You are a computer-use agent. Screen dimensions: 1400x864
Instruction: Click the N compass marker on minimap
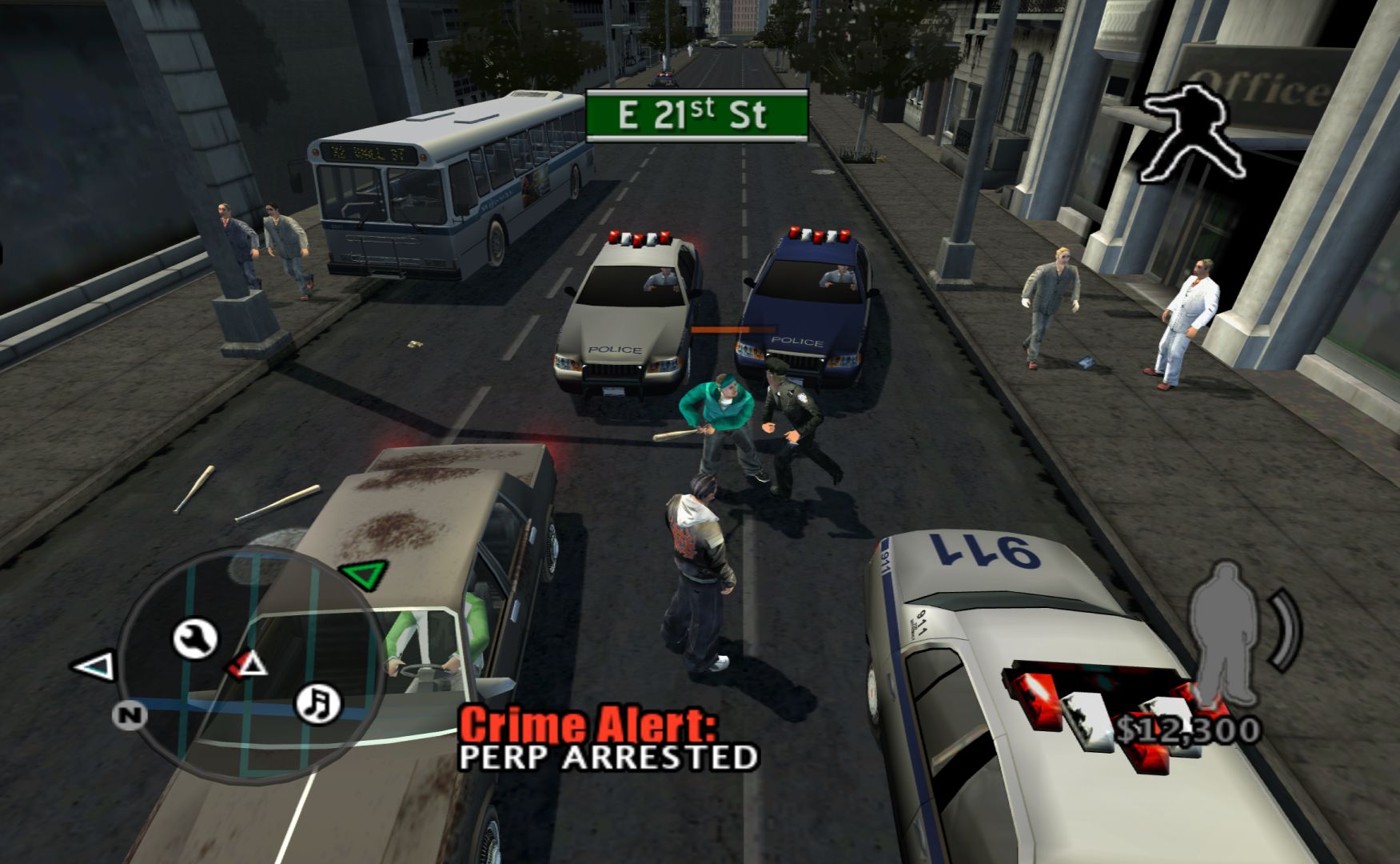point(130,714)
